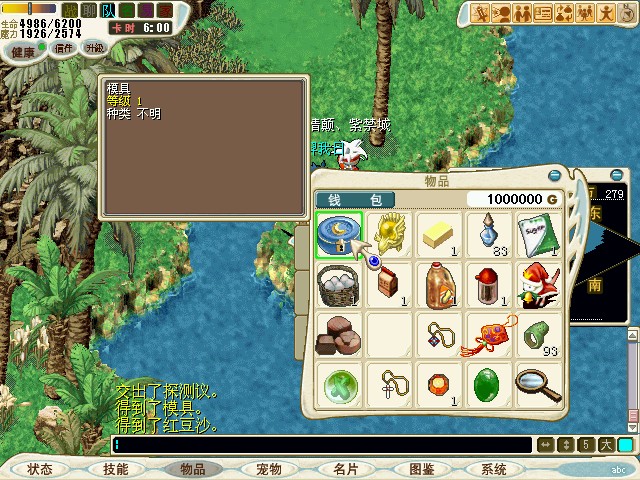The height and width of the screenshot is (480, 640).
Task: Select the magnifying glass item
Action: [539, 385]
